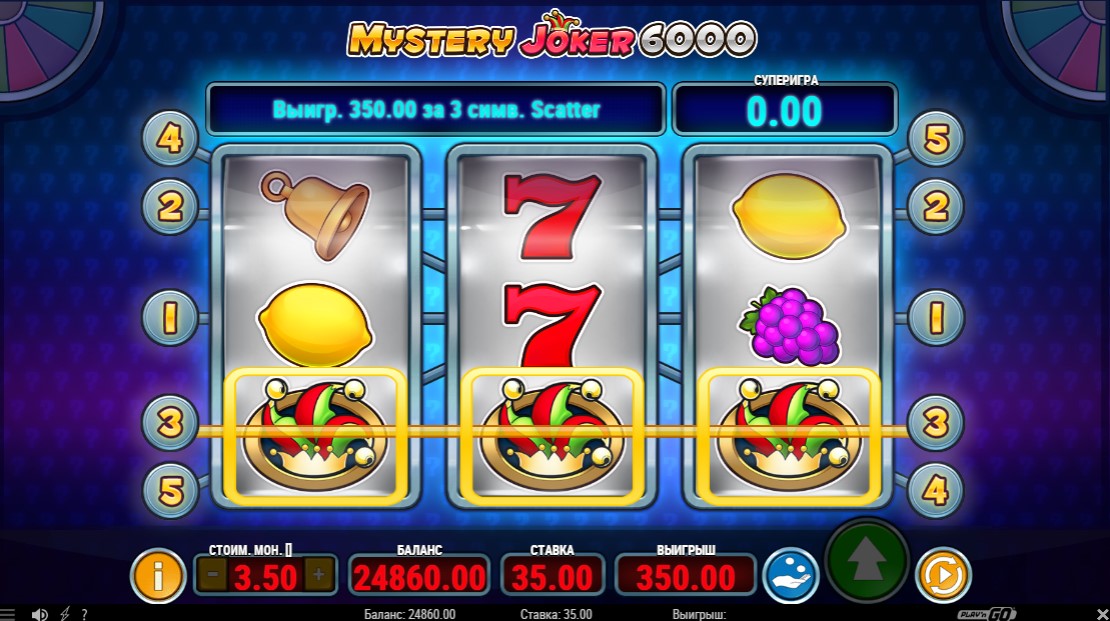Open the orange info paytable button
Image resolution: width=1110 pixels, height=621 pixels.
pyautogui.click(x=157, y=575)
